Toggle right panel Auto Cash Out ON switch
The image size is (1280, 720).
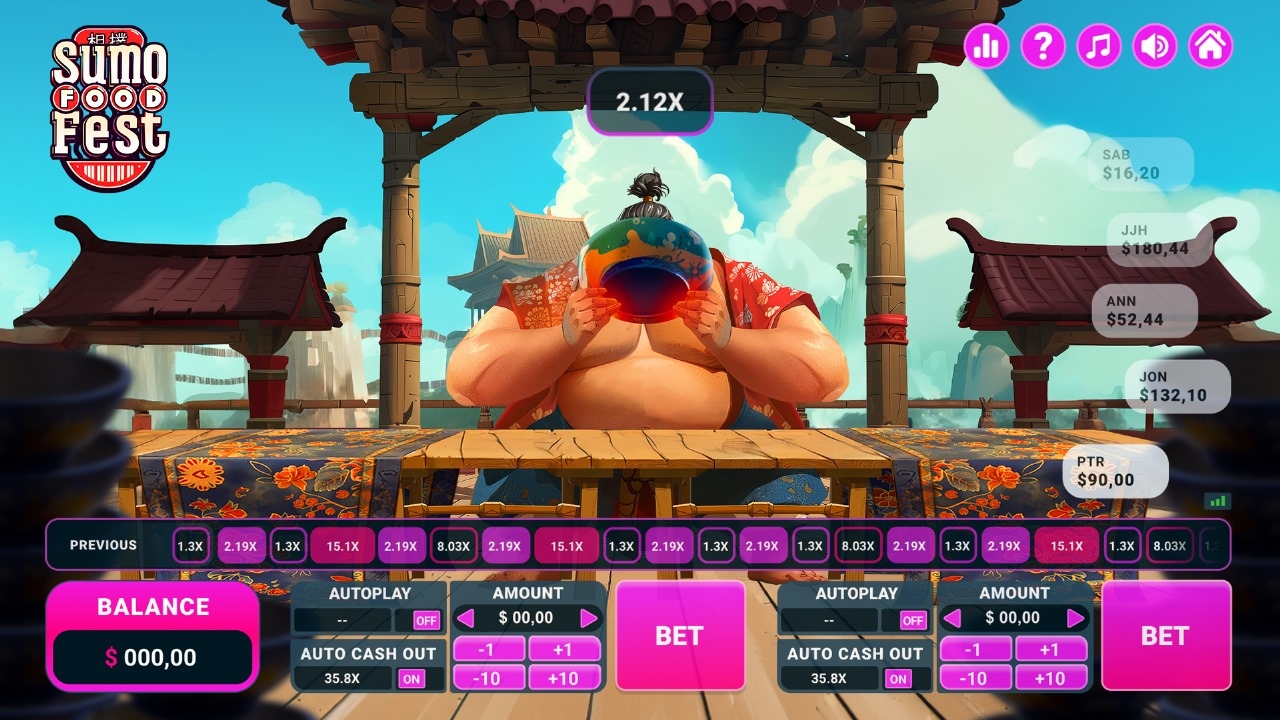coord(898,679)
